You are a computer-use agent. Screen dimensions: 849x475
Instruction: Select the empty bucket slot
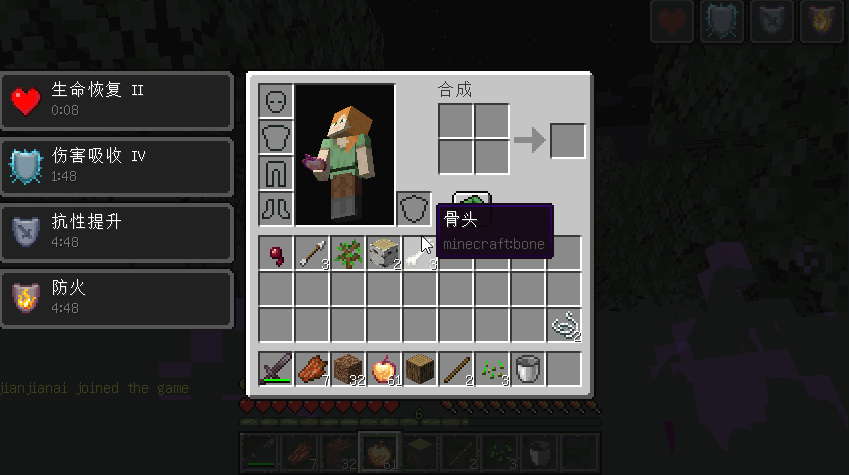click(528, 370)
